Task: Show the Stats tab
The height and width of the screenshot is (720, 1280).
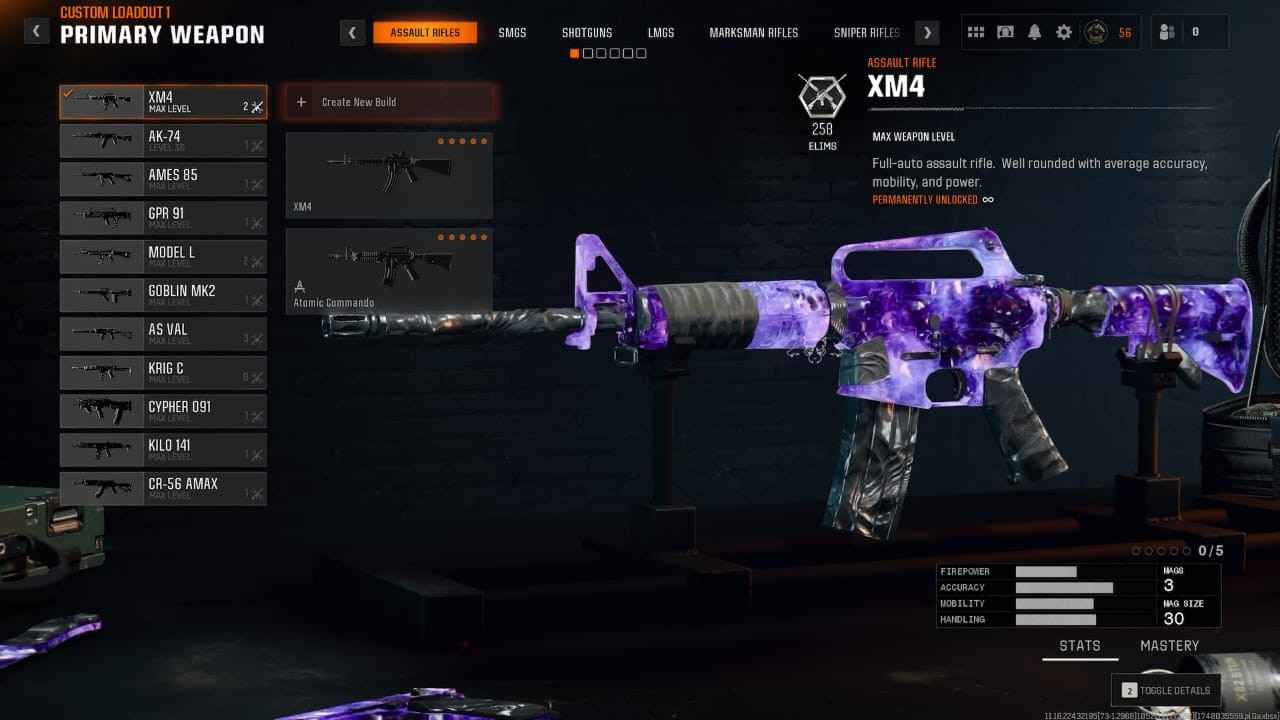Action: click(x=1080, y=646)
